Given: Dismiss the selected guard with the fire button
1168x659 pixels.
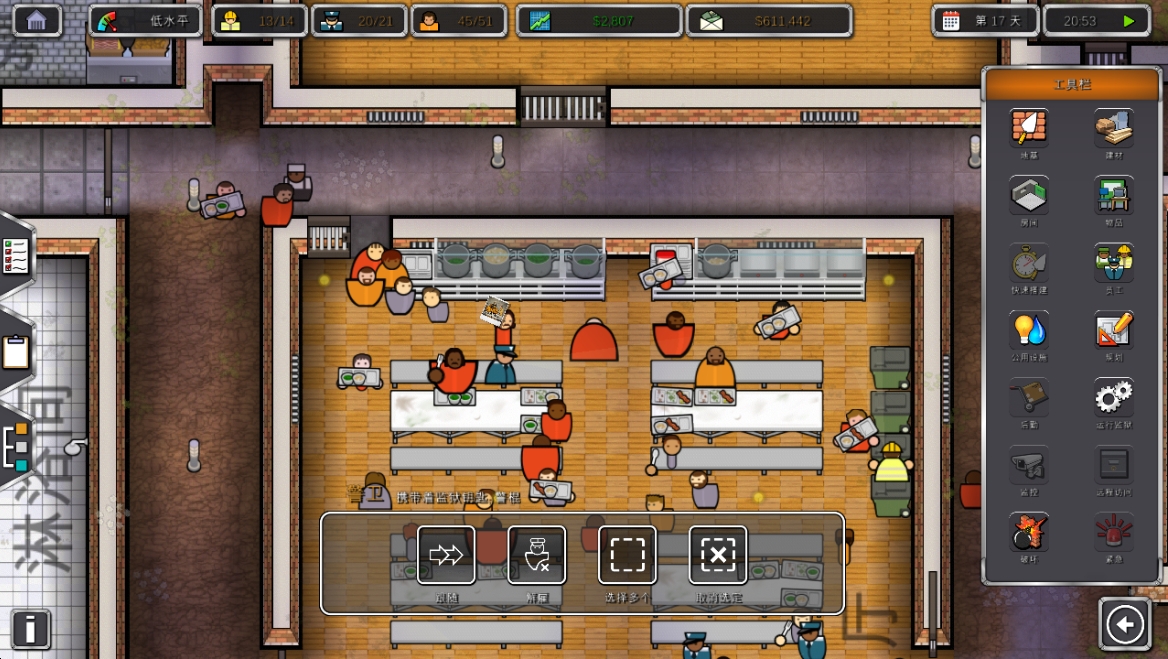Looking at the screenshot, I should 537,555.
